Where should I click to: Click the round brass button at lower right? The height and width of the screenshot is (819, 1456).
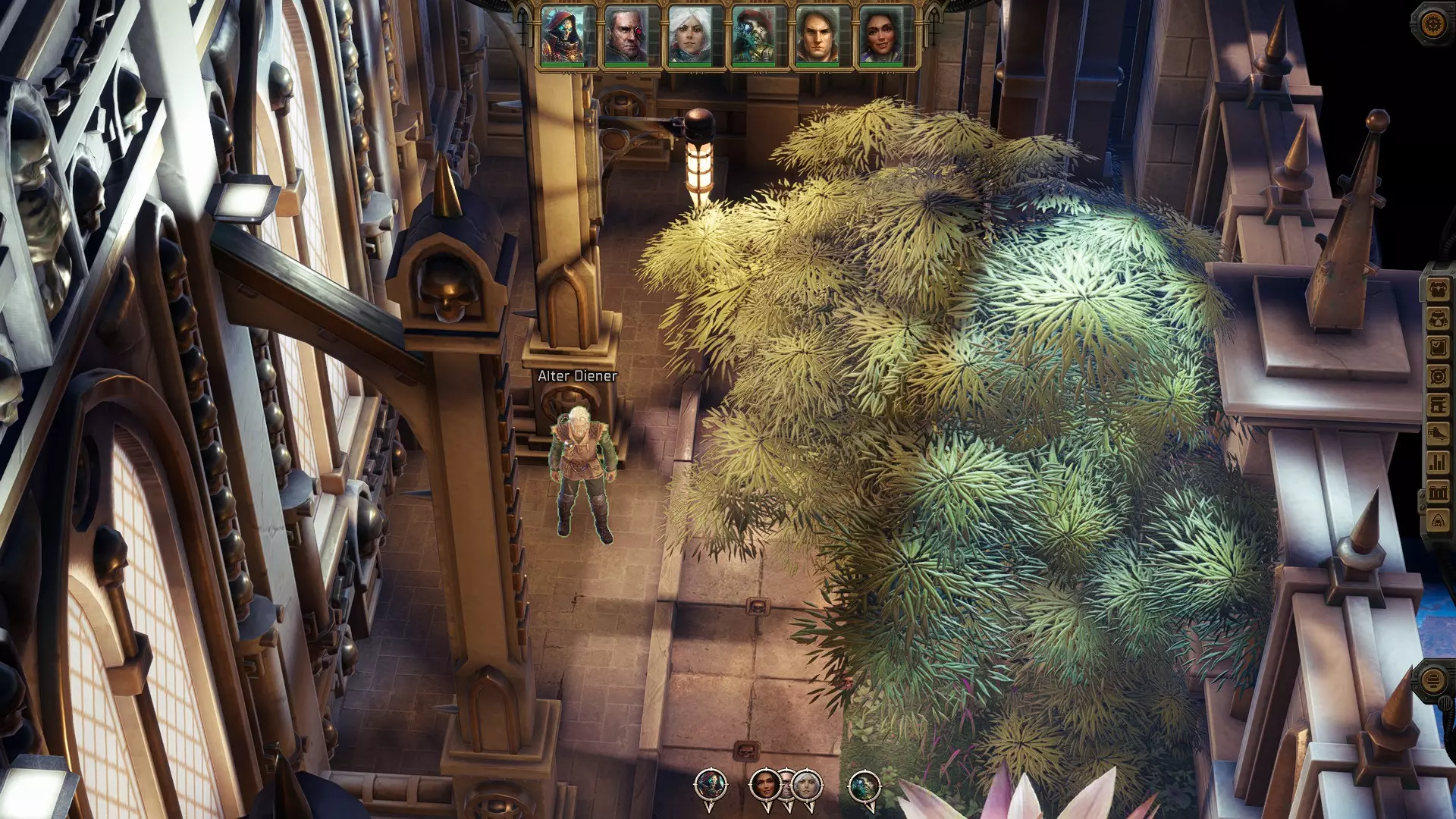pyautogui.click(x=1432, y=680)
